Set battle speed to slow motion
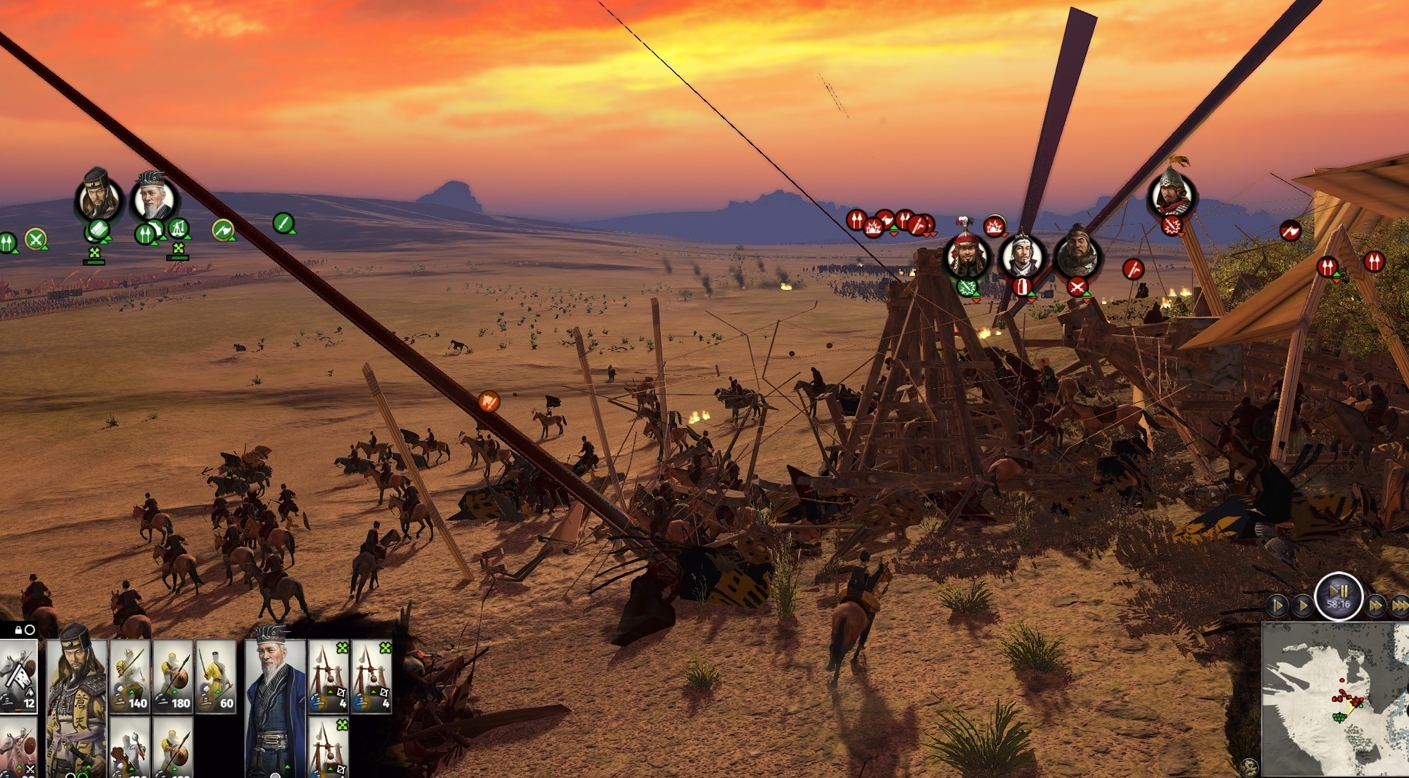Image resolution: width=1409 pixels, height=778 pixels. (1277, 605)
